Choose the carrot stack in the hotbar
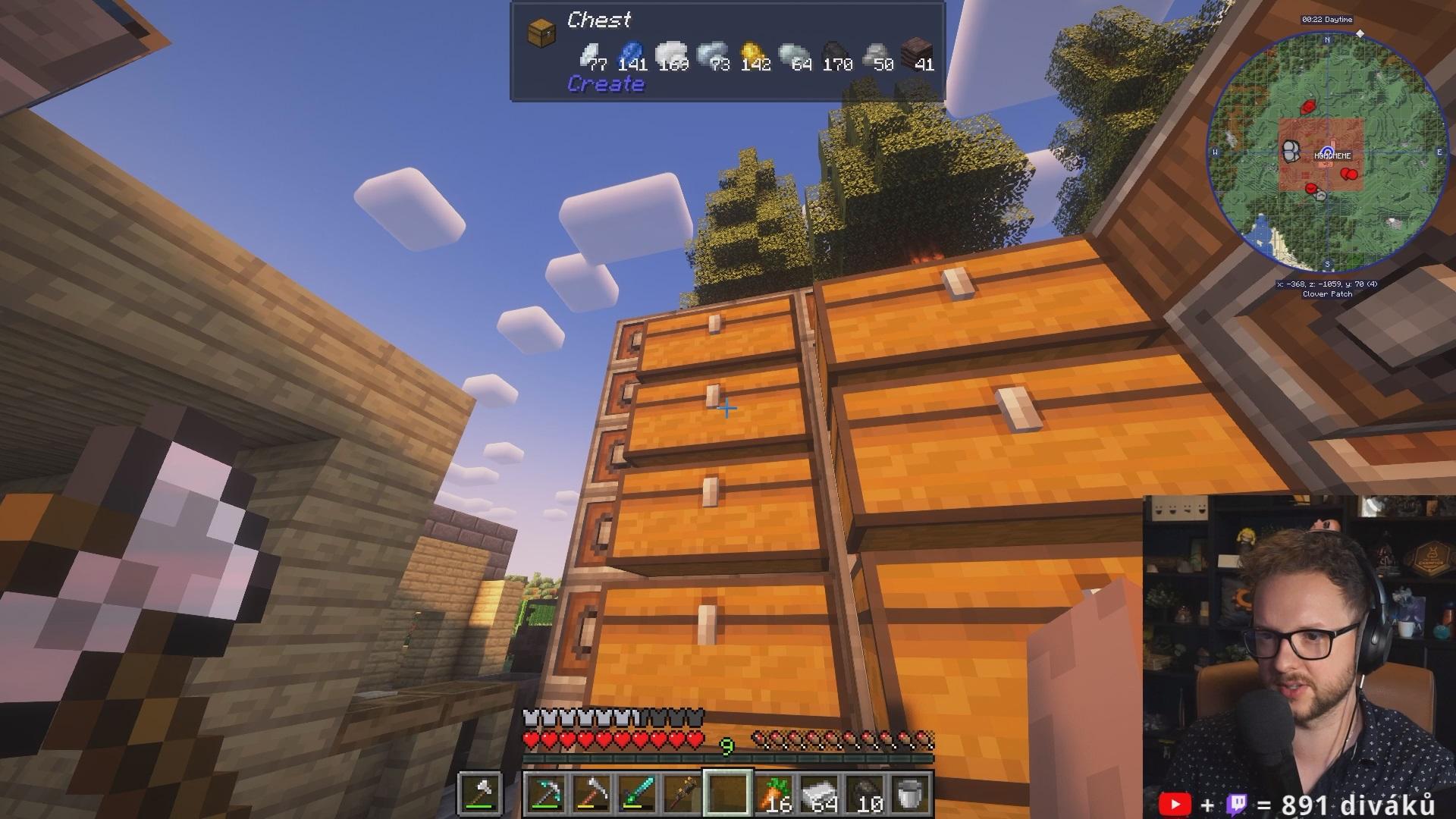Screen dimensions: 1456x819 coord(773,794)
